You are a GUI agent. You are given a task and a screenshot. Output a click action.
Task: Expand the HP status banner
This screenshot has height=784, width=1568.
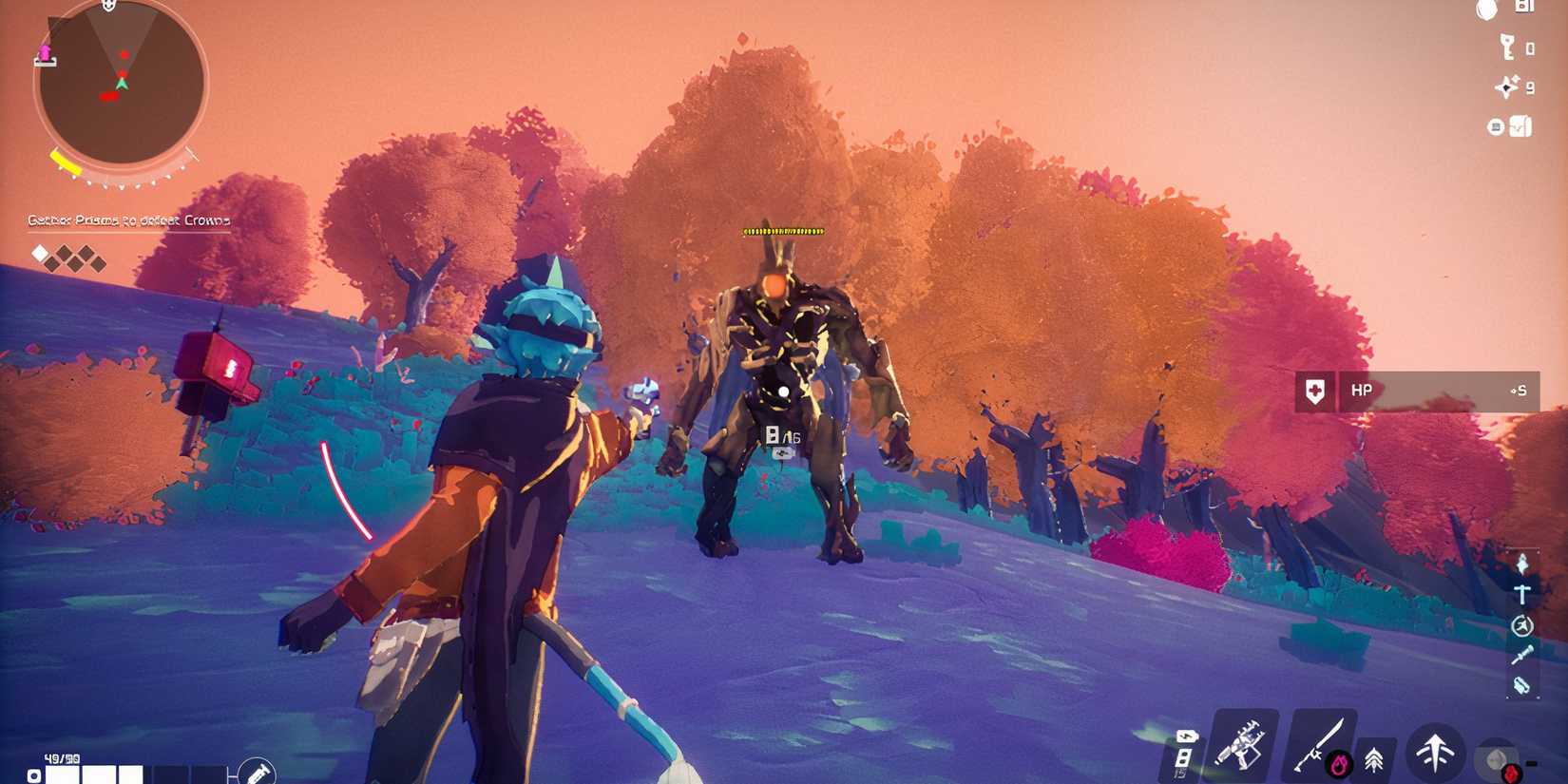click(1416, 390)
